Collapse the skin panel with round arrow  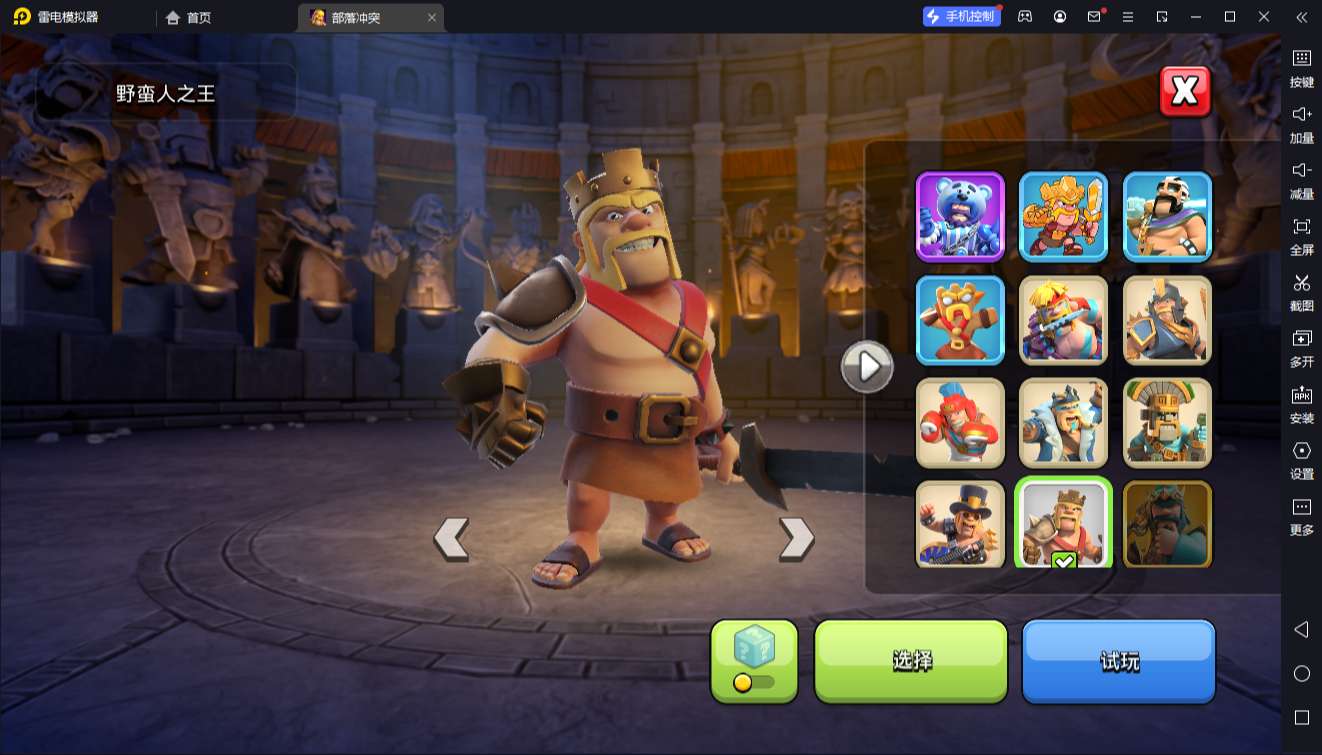click(x=866, y=367)
